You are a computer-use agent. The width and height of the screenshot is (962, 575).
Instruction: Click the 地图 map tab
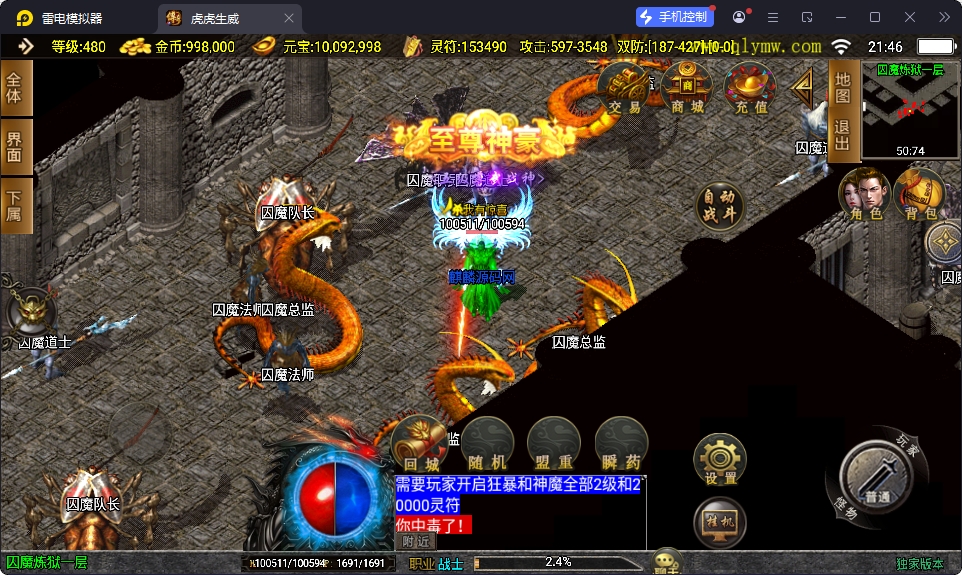tap(842, 87)
